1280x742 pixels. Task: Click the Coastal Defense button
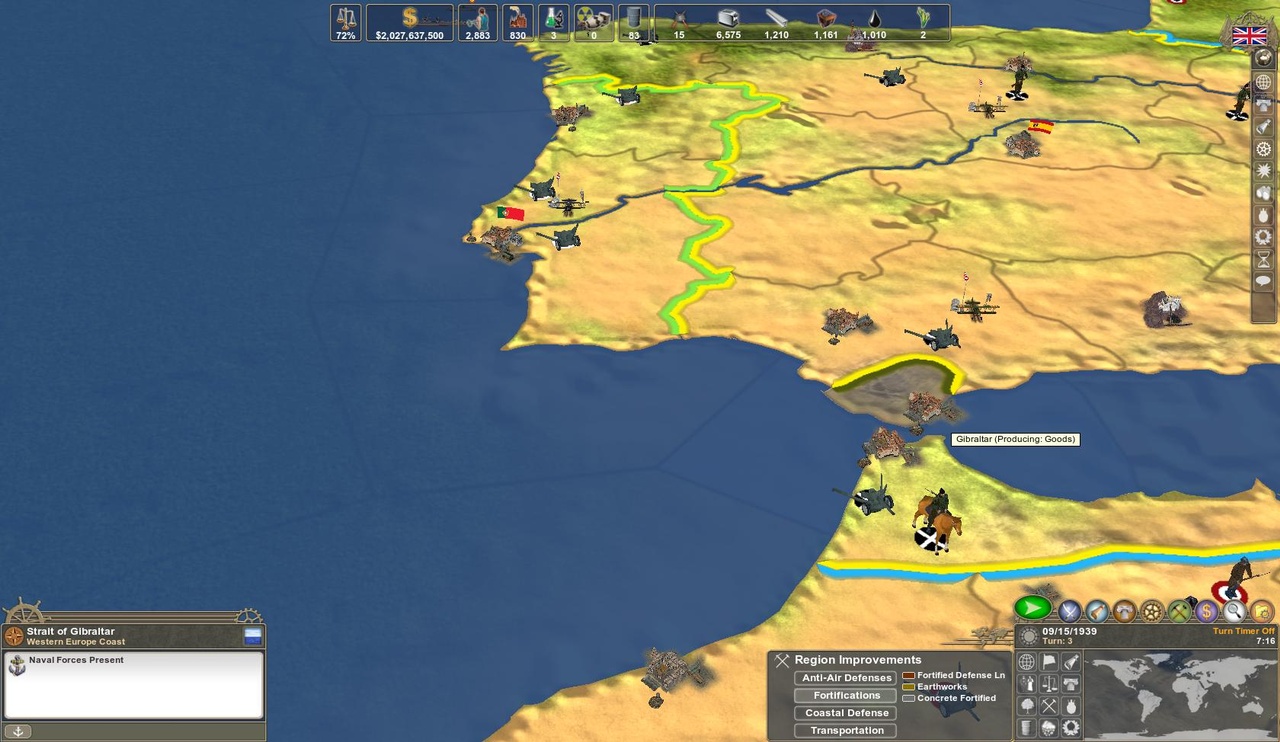tap(844, 712)
